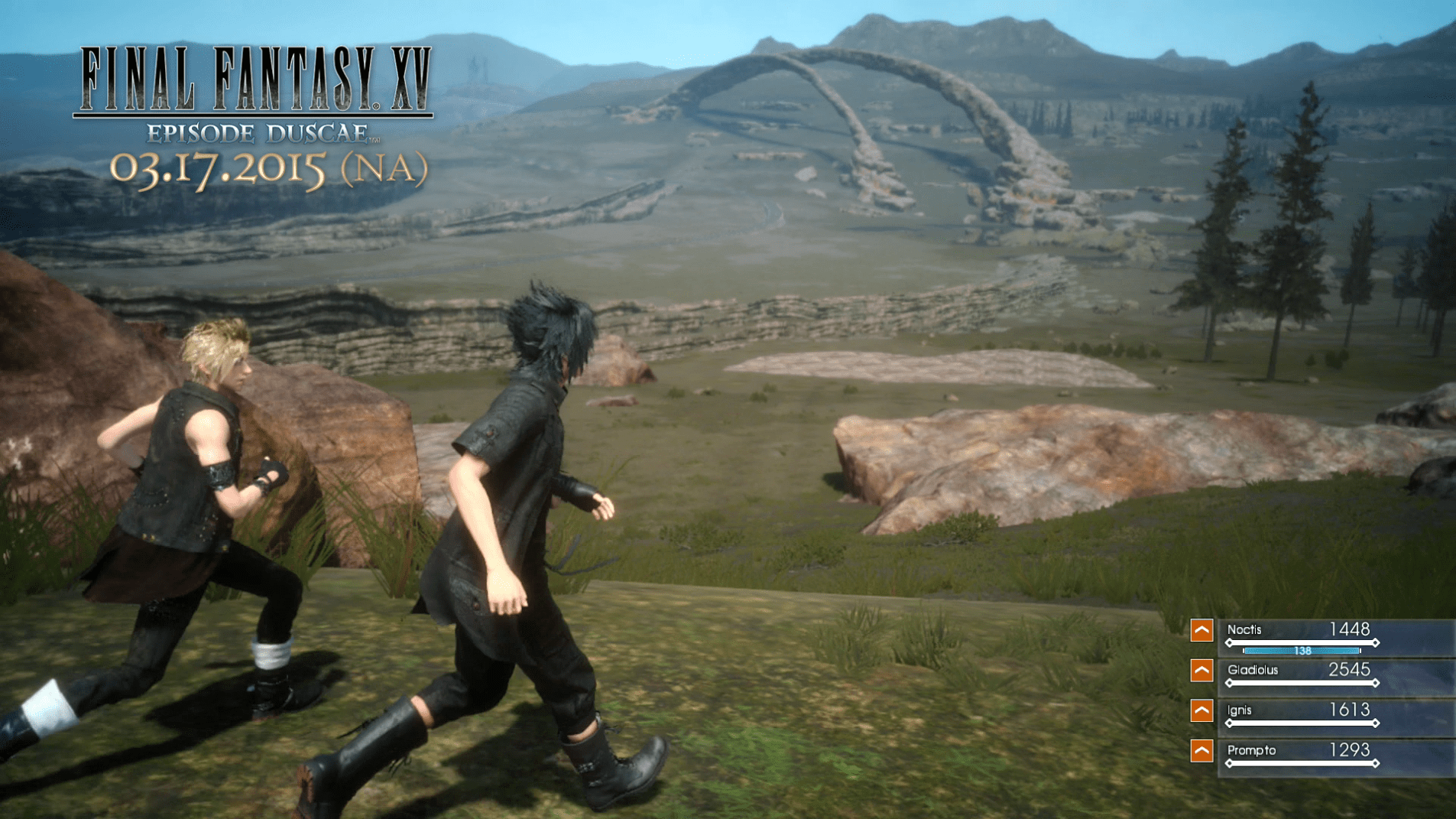Click the Episode Duscae subtitle text
This screenshot has width=1456, height=819.
258,133
